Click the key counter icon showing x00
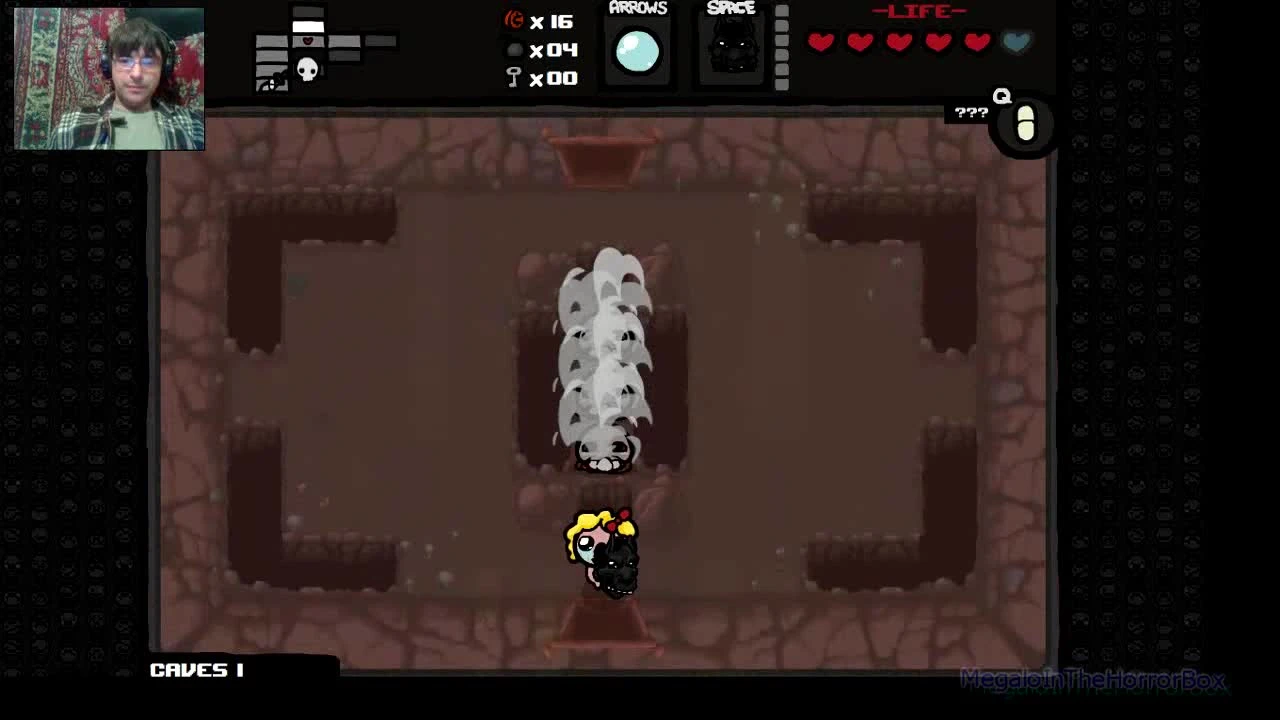Viewport: 1280px width, 720px height. [x=513, y=78]
